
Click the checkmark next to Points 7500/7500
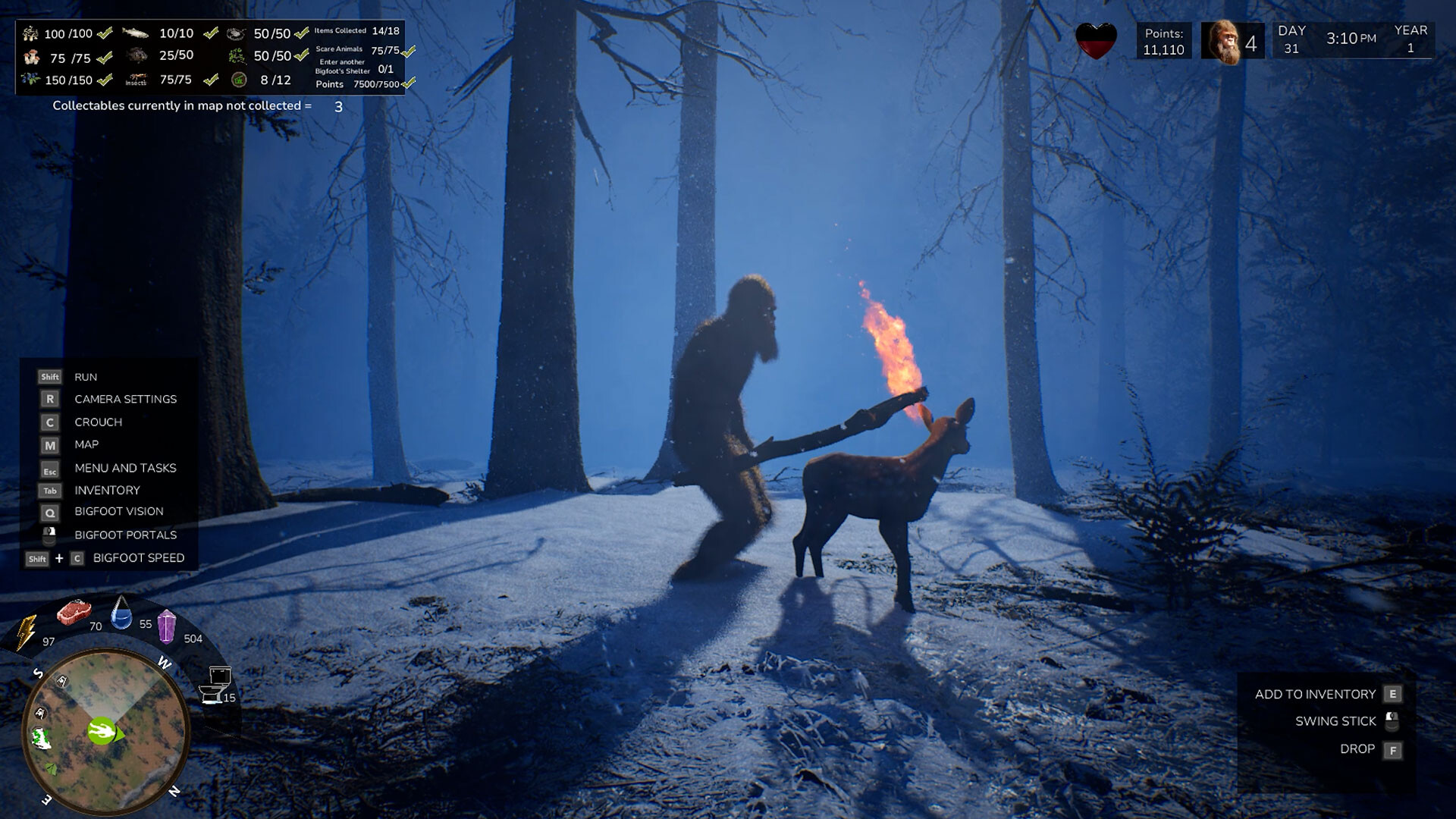[407, 84]
